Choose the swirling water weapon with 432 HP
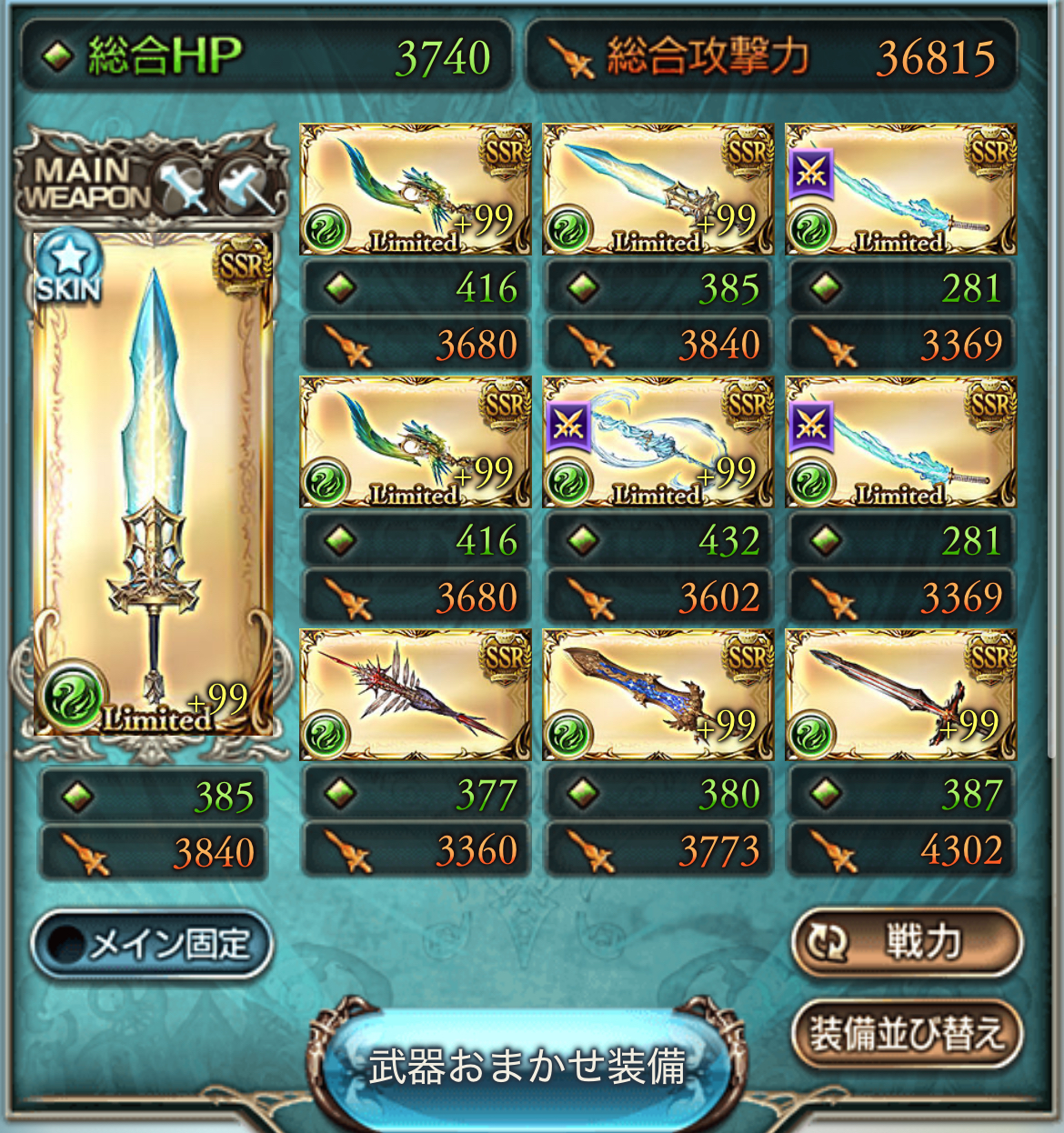The height and width of the screenshot is (1133, 1064). pyautogui.click(x=657, y=442)
